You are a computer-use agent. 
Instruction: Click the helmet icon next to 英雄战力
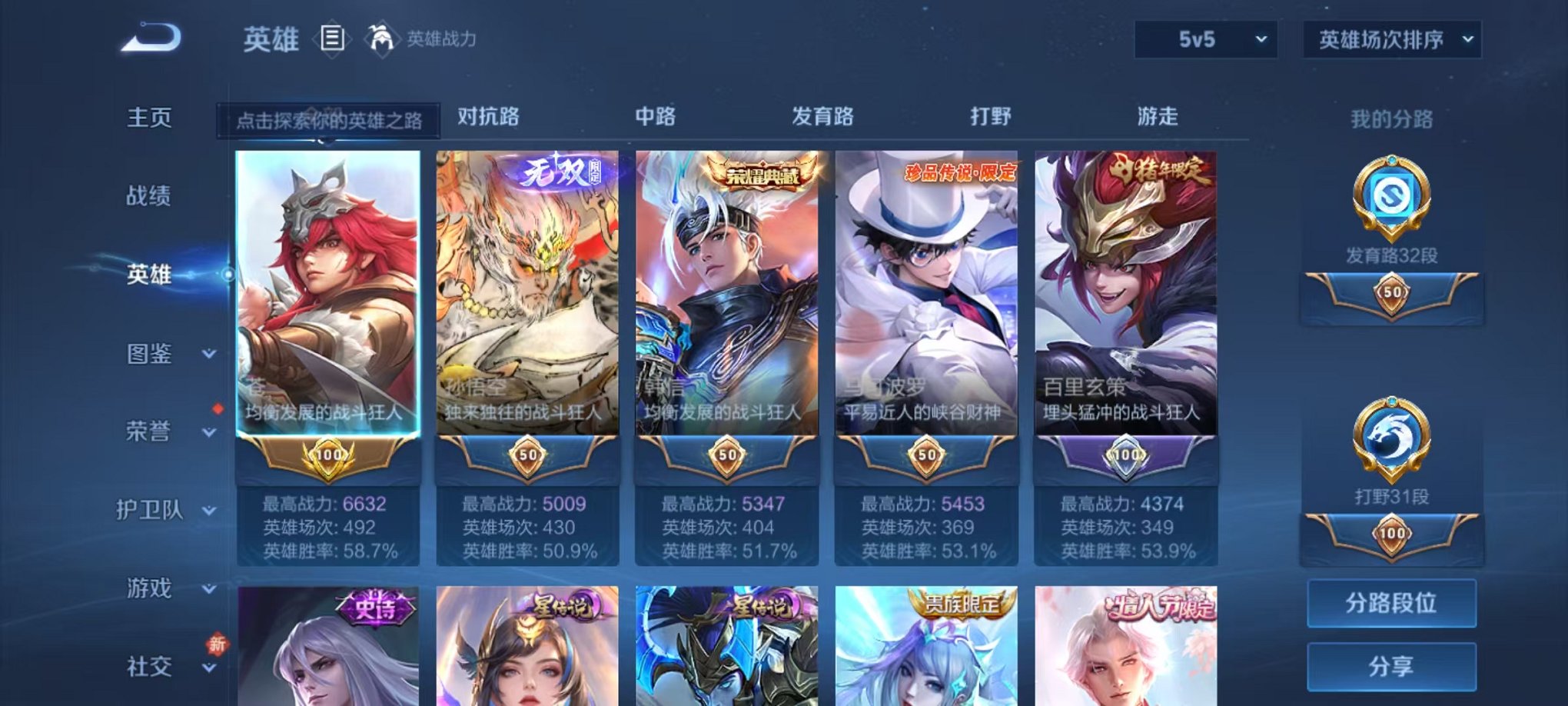tap(380, 36)
